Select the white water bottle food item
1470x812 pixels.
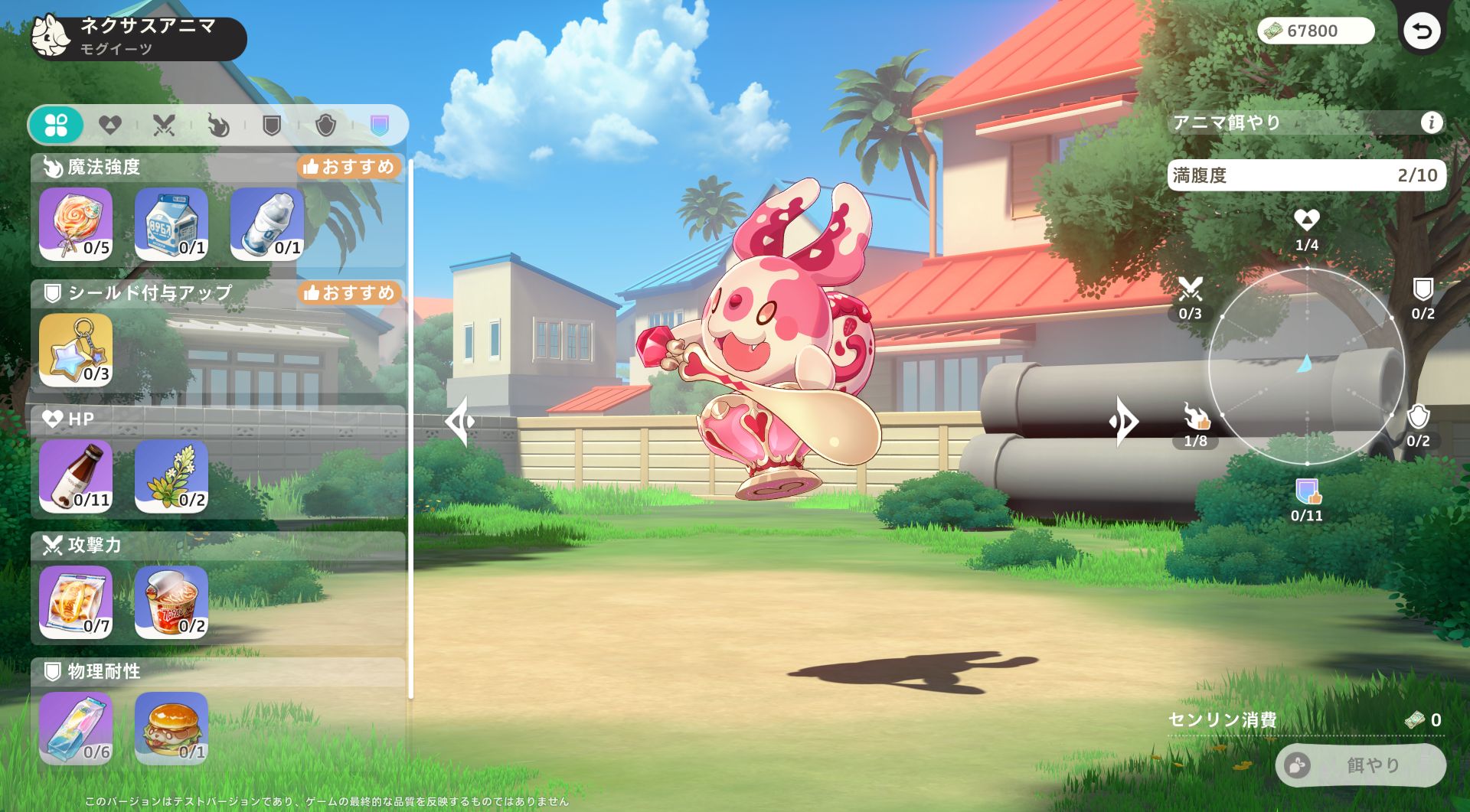(267, 224)
